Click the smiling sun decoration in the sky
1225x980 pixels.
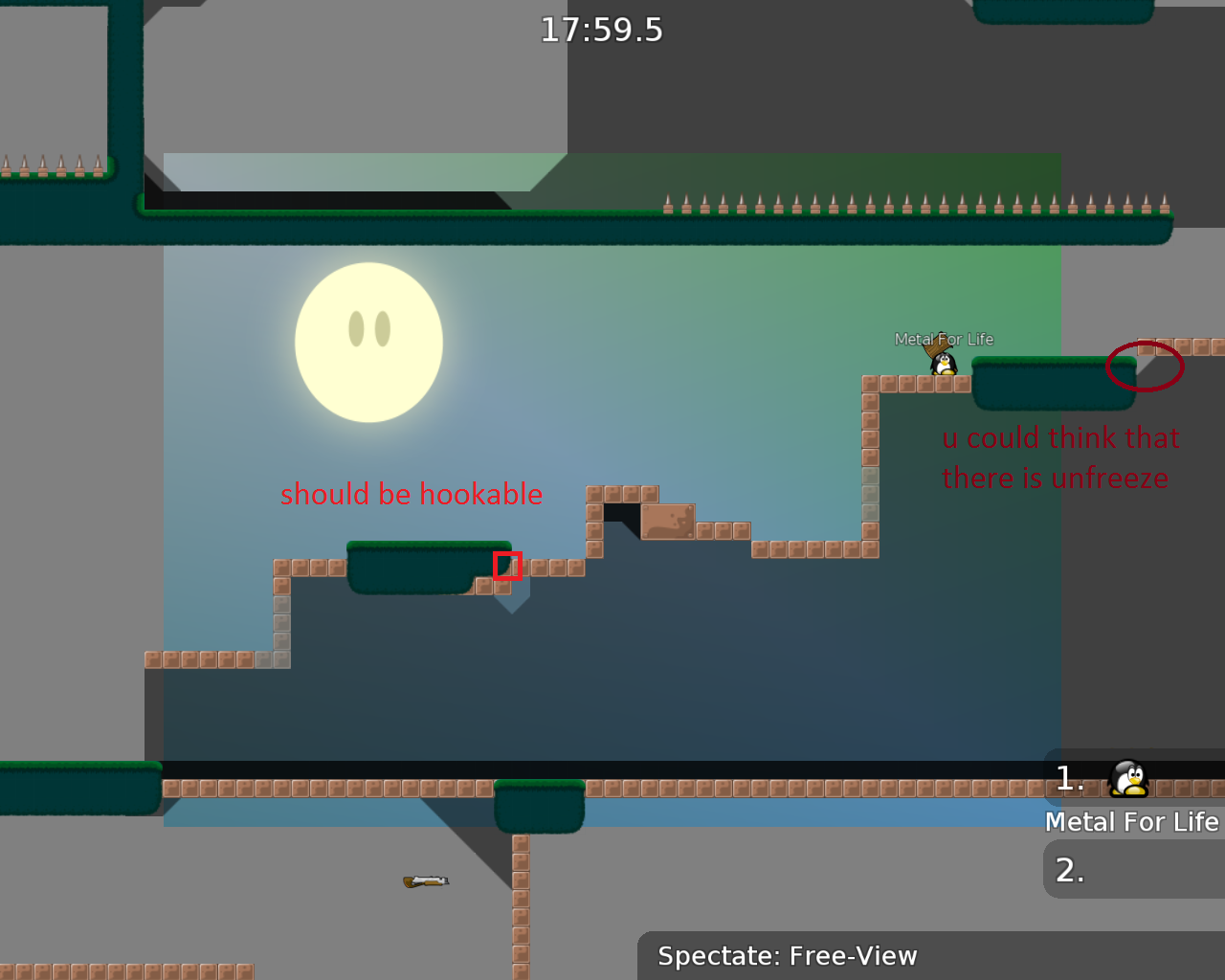coord(368,343)
